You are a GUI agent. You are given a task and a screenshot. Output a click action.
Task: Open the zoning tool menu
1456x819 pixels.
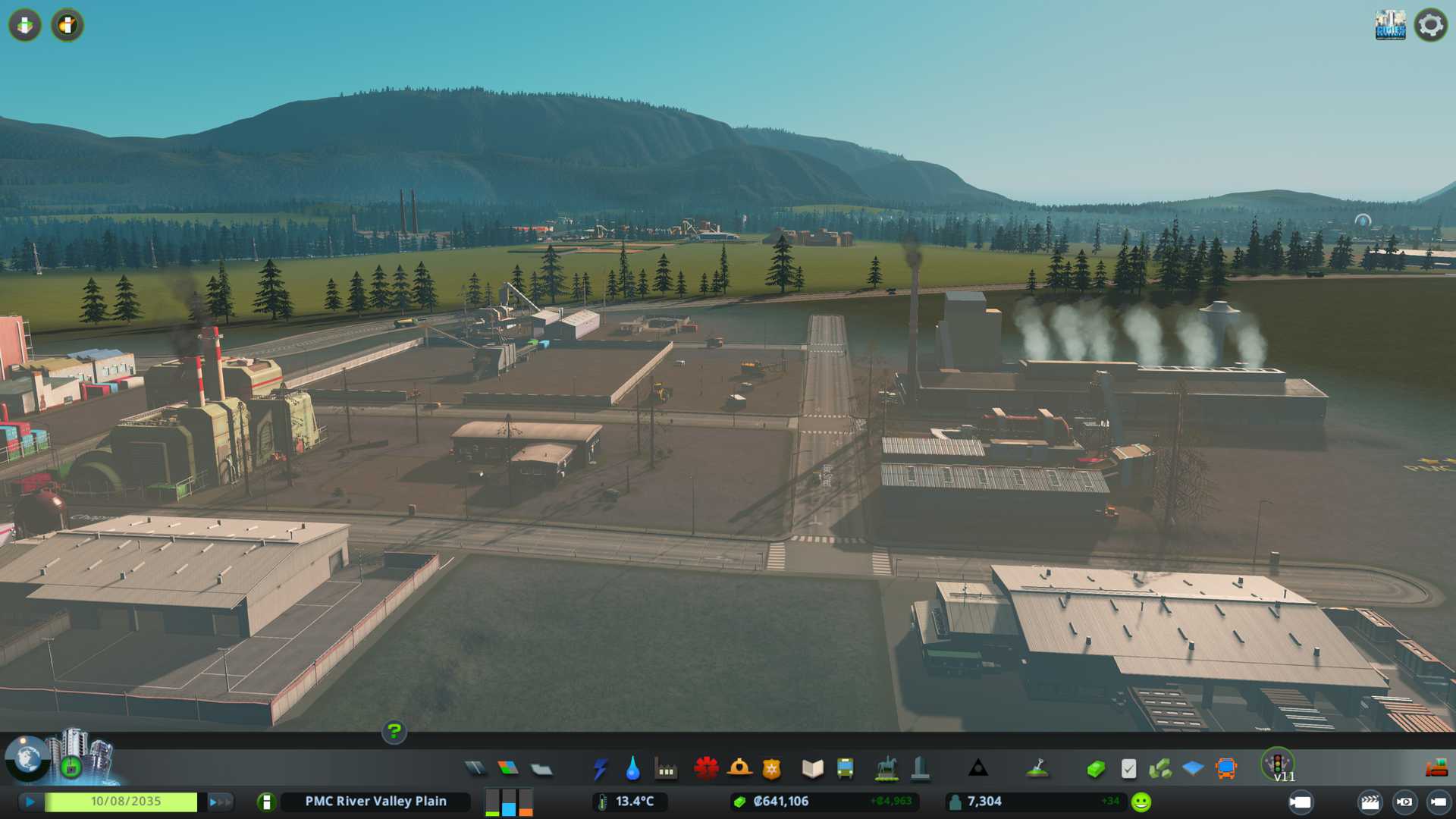508,769
